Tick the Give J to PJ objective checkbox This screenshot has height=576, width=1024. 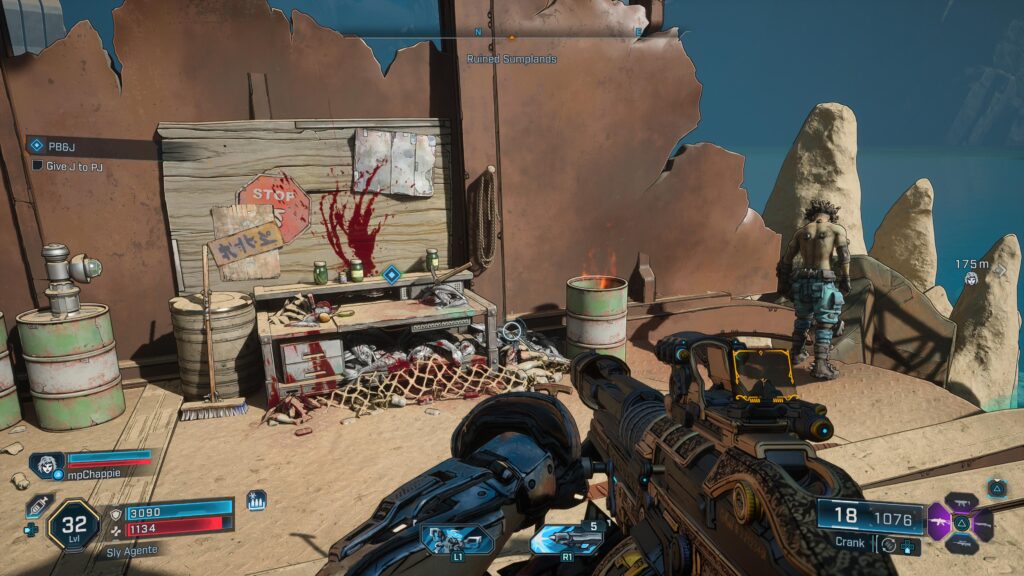click(x=38, y=166)
